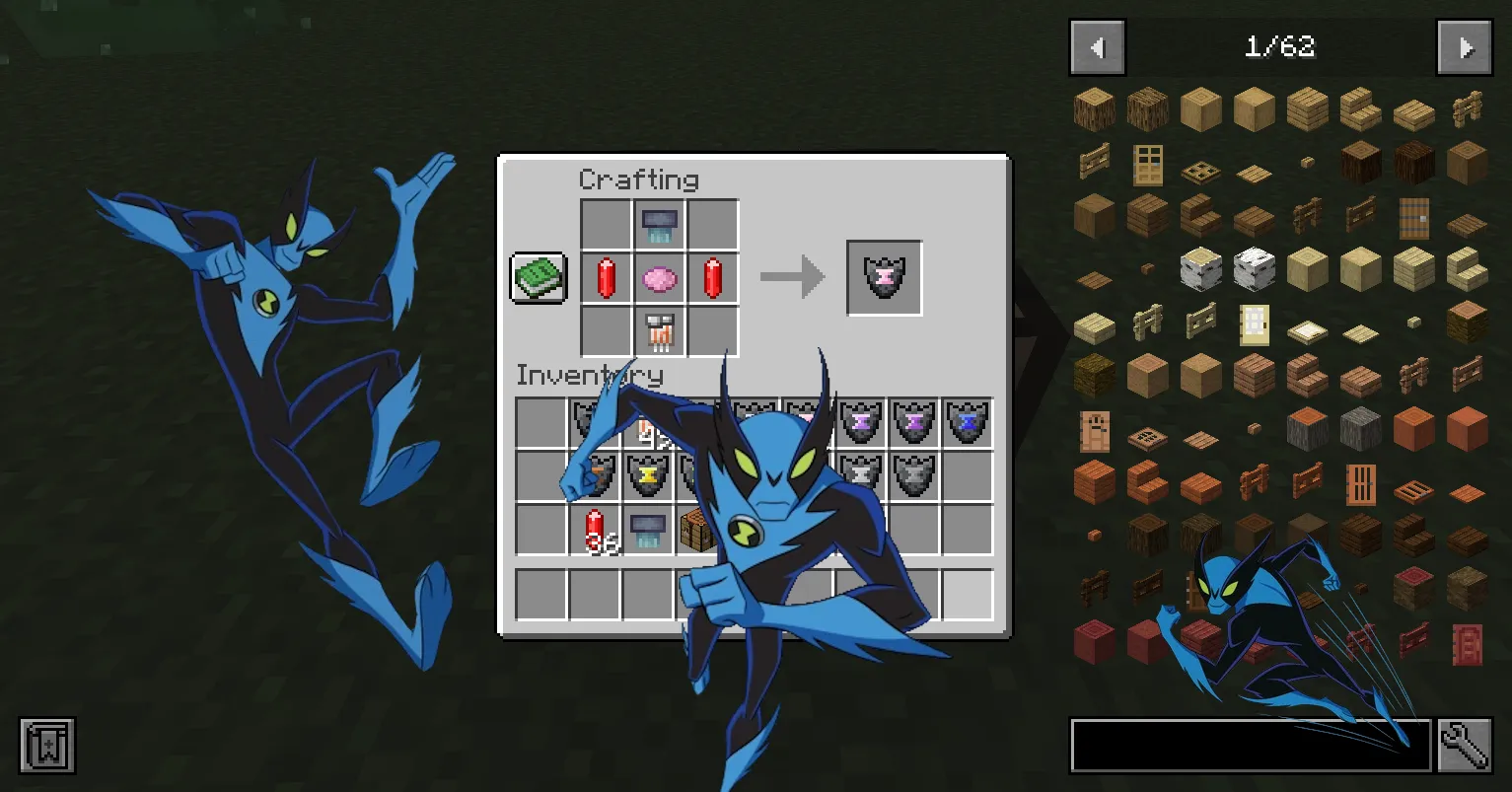Screen dimensions: 1512x792
Task: Click the oak wood log in the item list
Action: [1094, 108]
